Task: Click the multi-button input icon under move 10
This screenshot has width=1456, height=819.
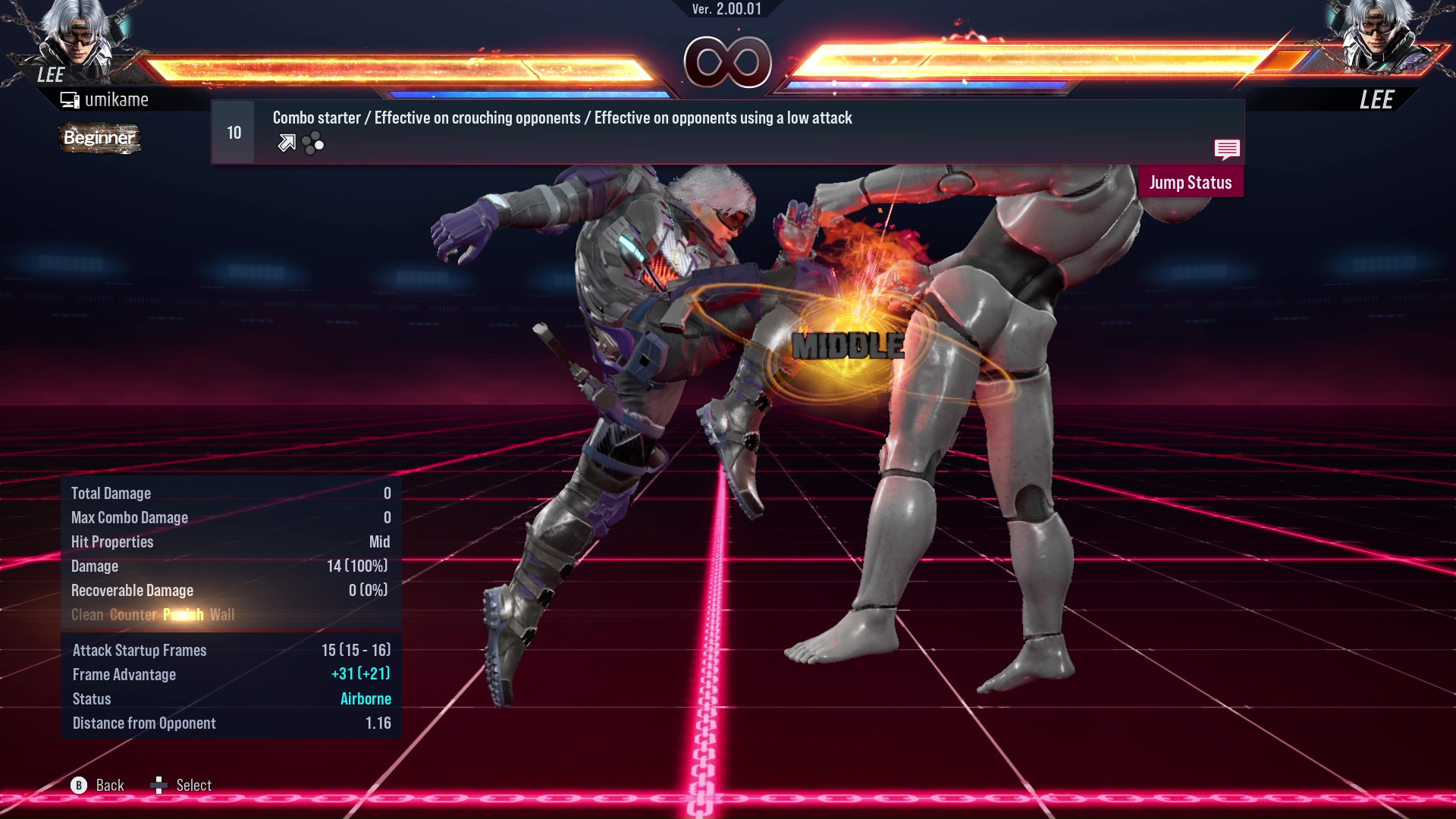Action: tap(312, 142)
